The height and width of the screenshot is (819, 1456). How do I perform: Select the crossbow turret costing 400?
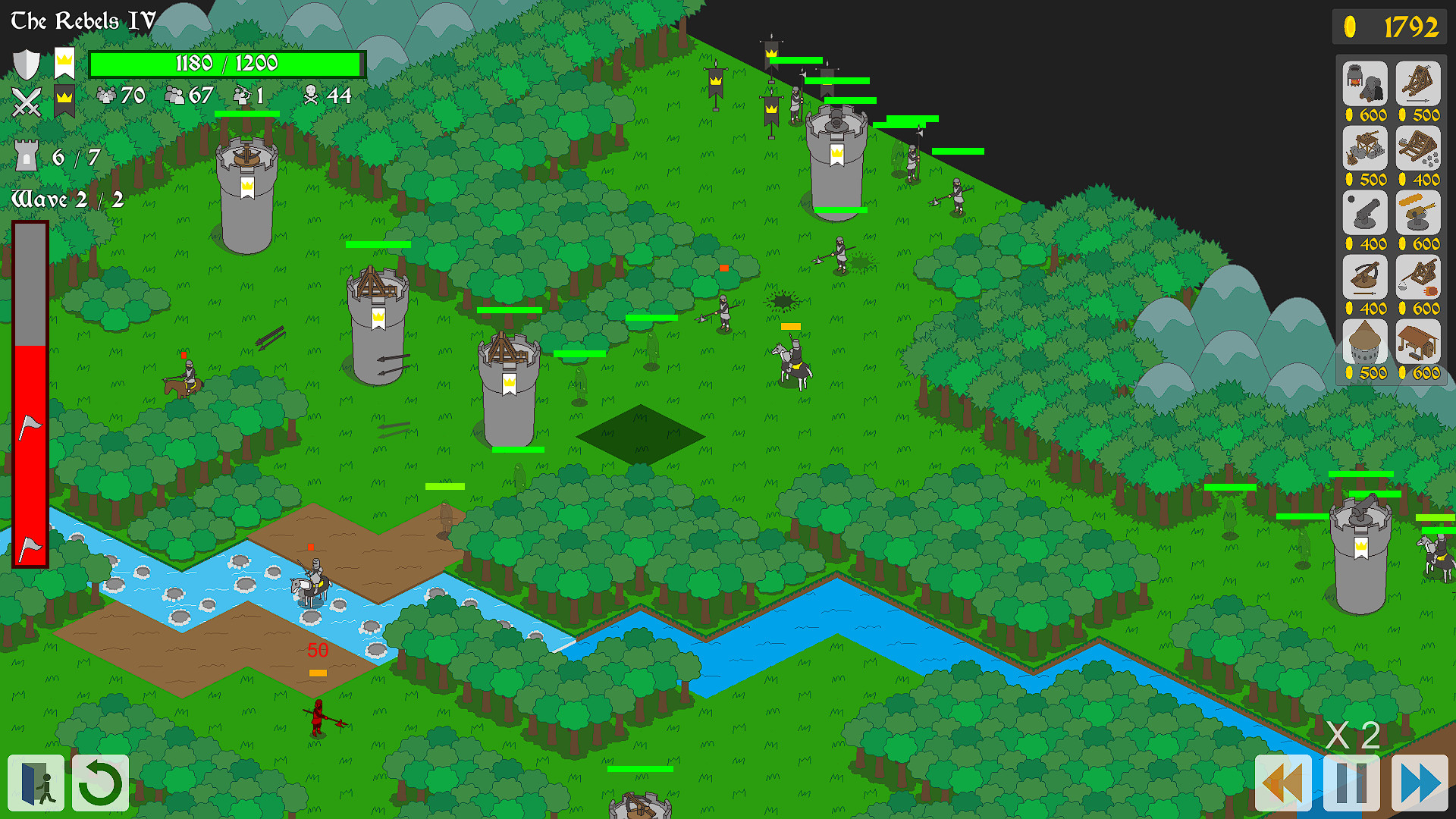pos(1363,278)
